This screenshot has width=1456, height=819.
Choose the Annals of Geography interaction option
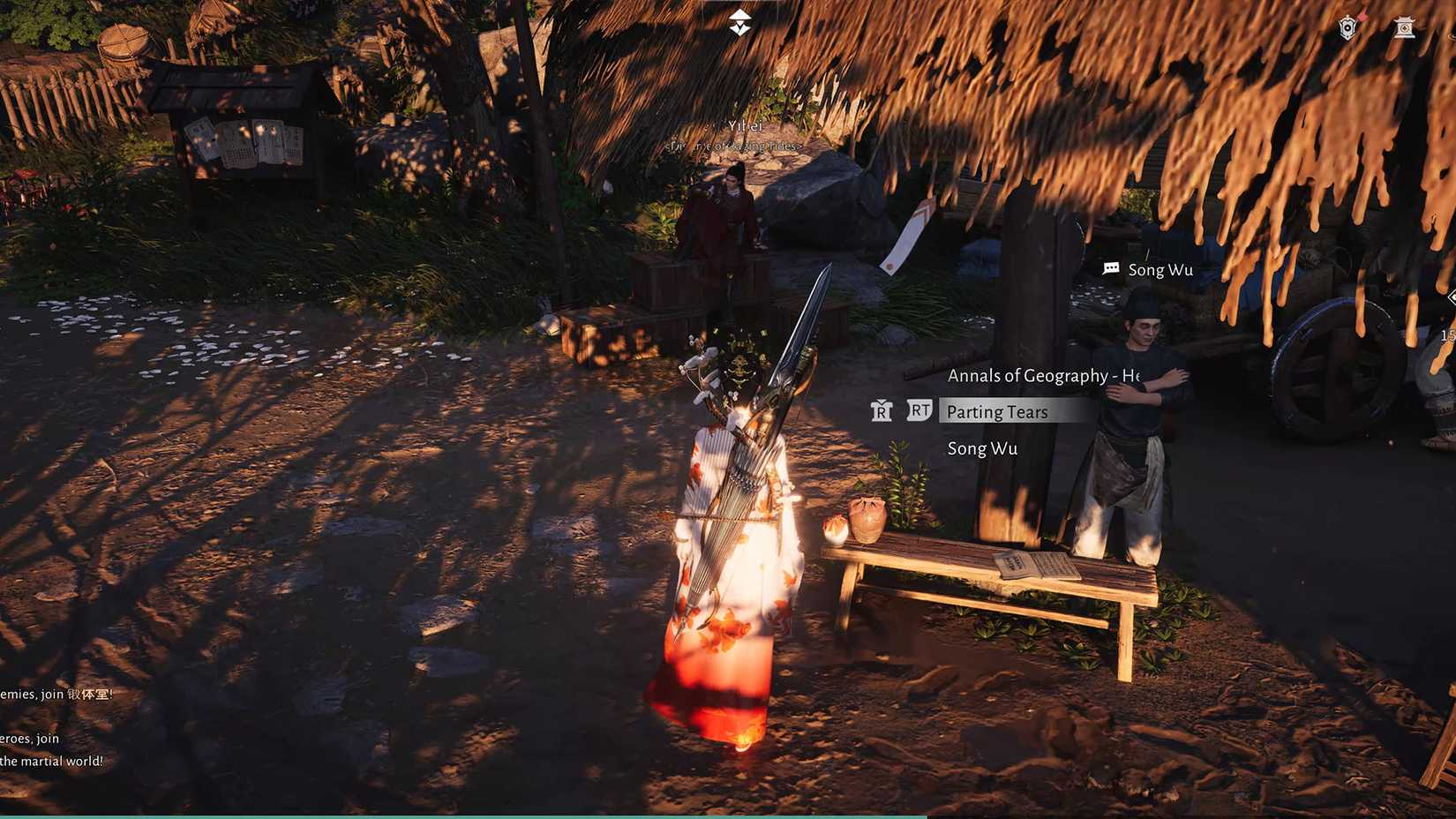tap(1041, 376)
